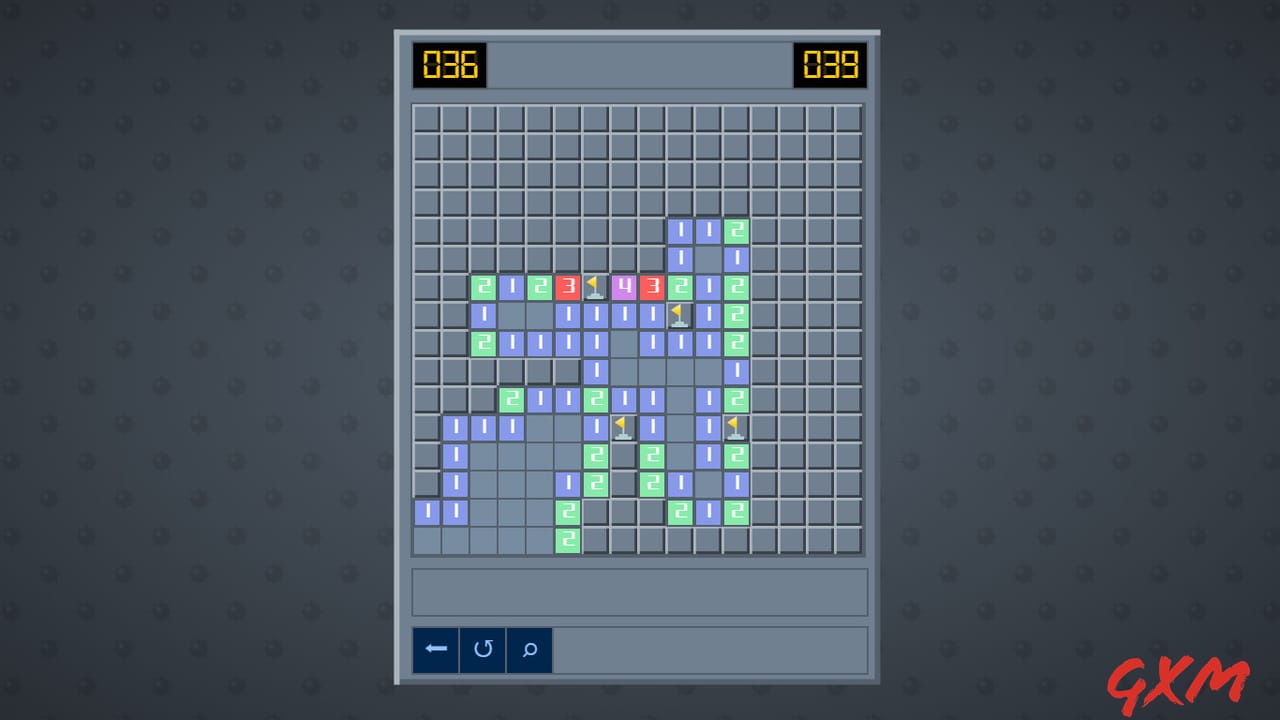Click the flag between the red 3 and purple 4
The width and height of the screenshot is (1280, 720).
(594, 287)
